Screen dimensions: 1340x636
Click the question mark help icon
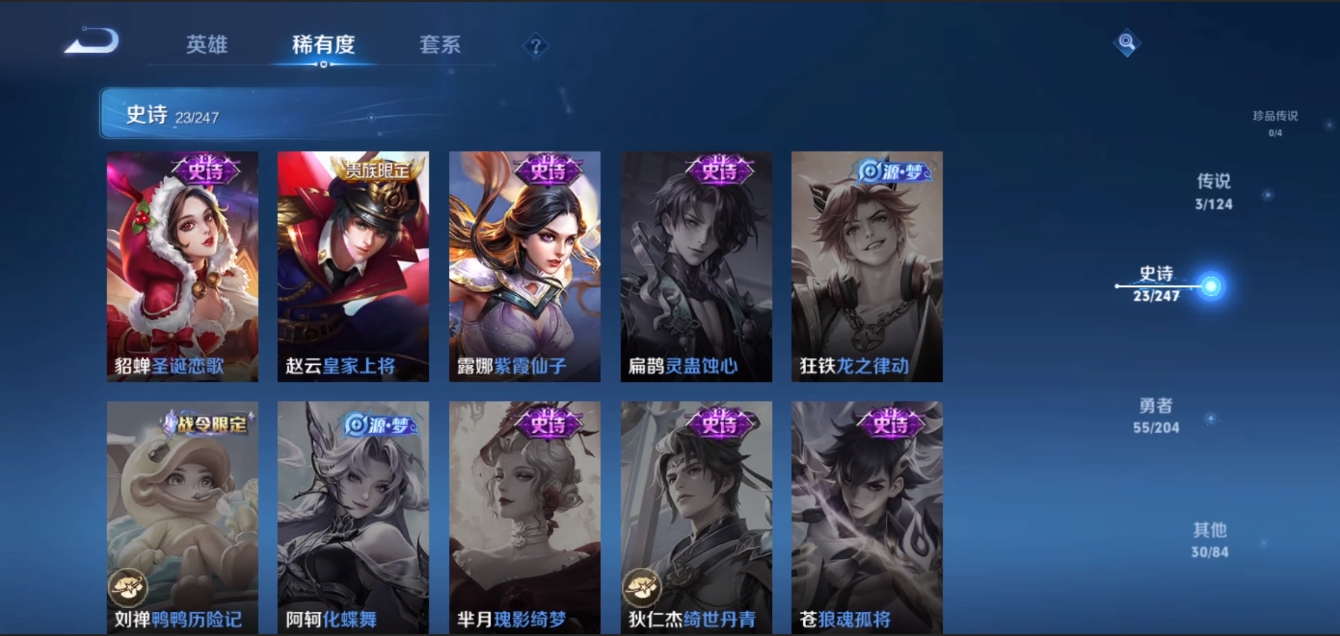[x=536, y=45]
